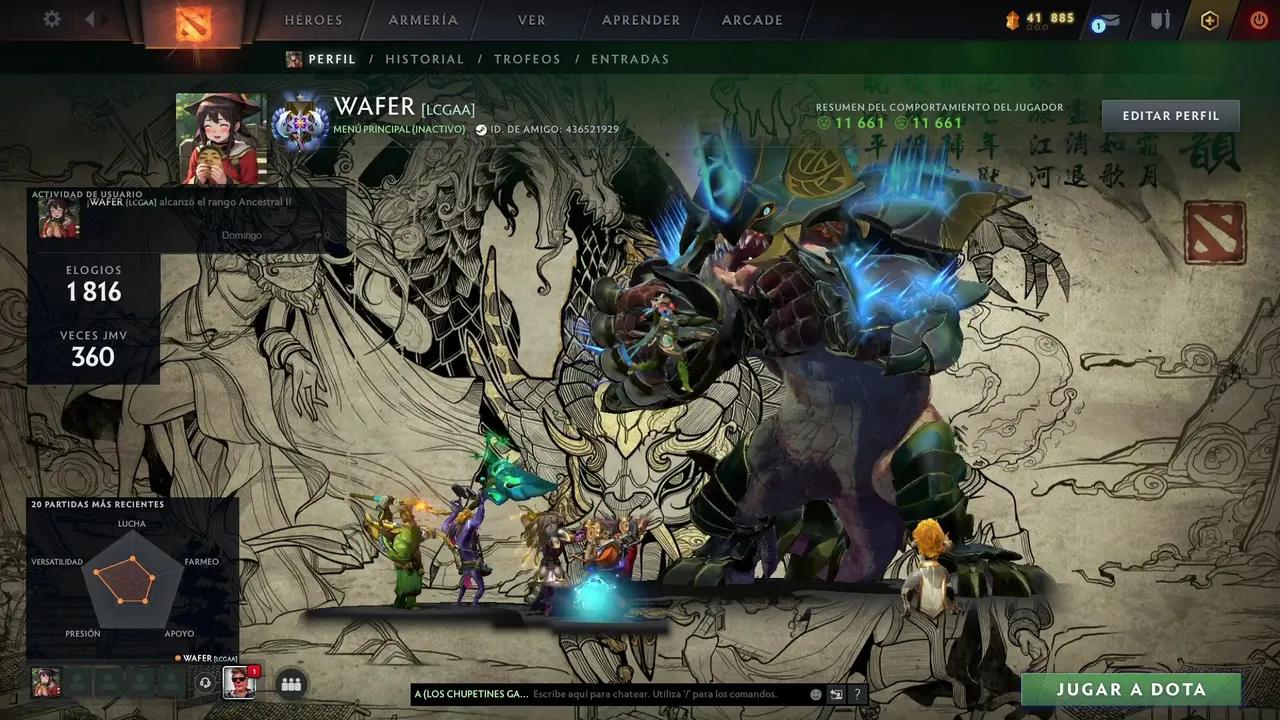Click the gold hexagon plus icon
This screenshot has height=720, width=1280.
(x=1210, y=20)
